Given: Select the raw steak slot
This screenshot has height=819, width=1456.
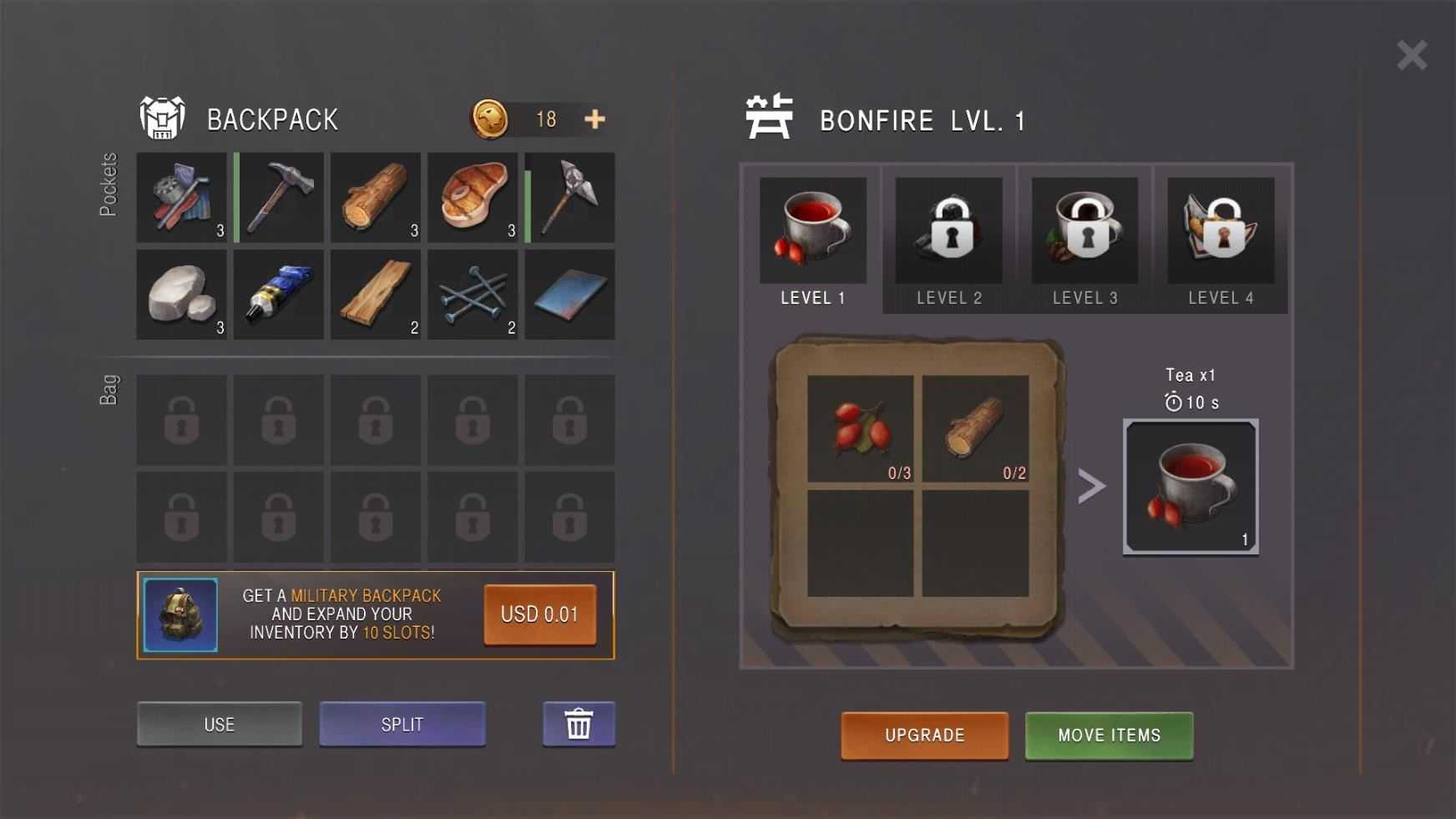Looking at the screenshot, I should click(x=473, y=198).
